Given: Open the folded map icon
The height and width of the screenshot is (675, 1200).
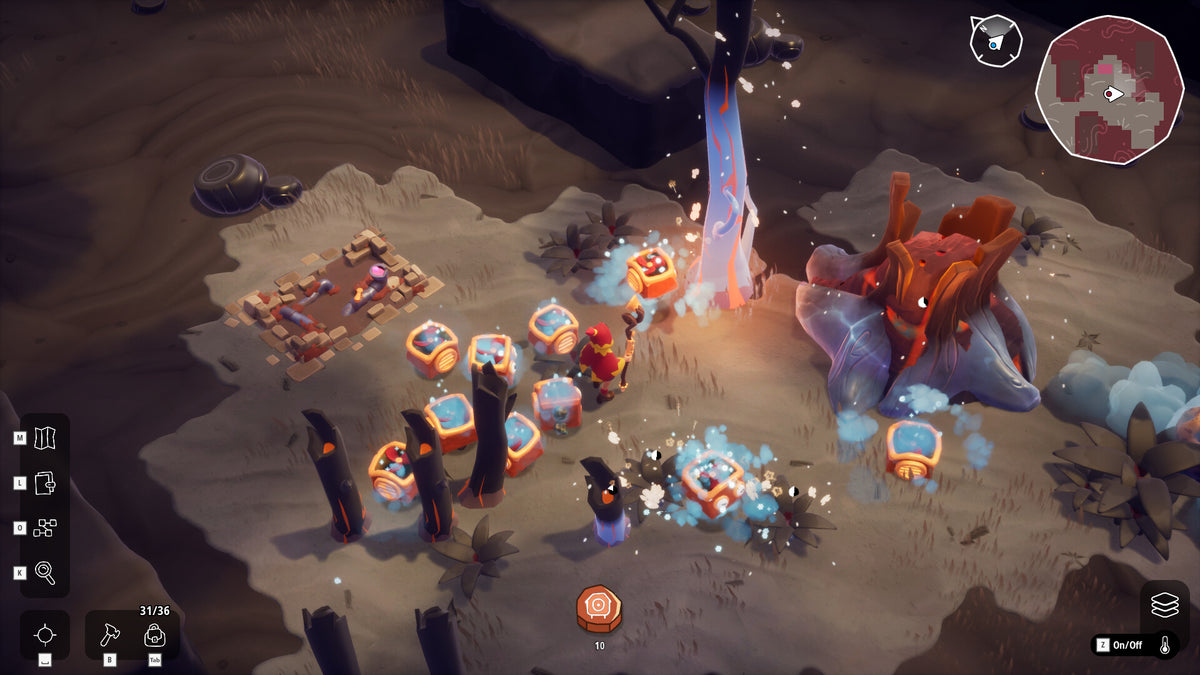Looking at the screenshot, I should (46, 438).
